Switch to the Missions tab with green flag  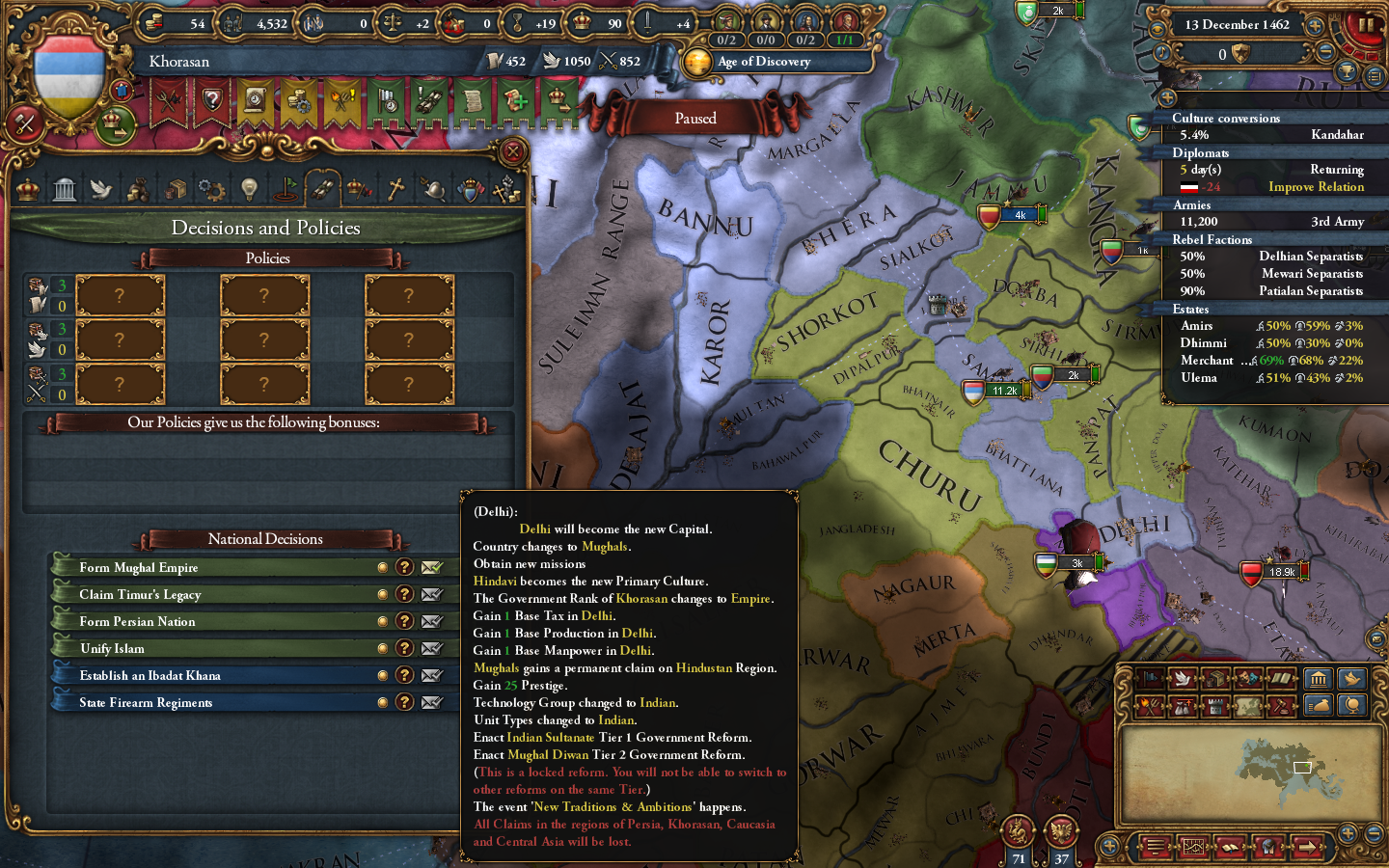(x=286, y=188)
